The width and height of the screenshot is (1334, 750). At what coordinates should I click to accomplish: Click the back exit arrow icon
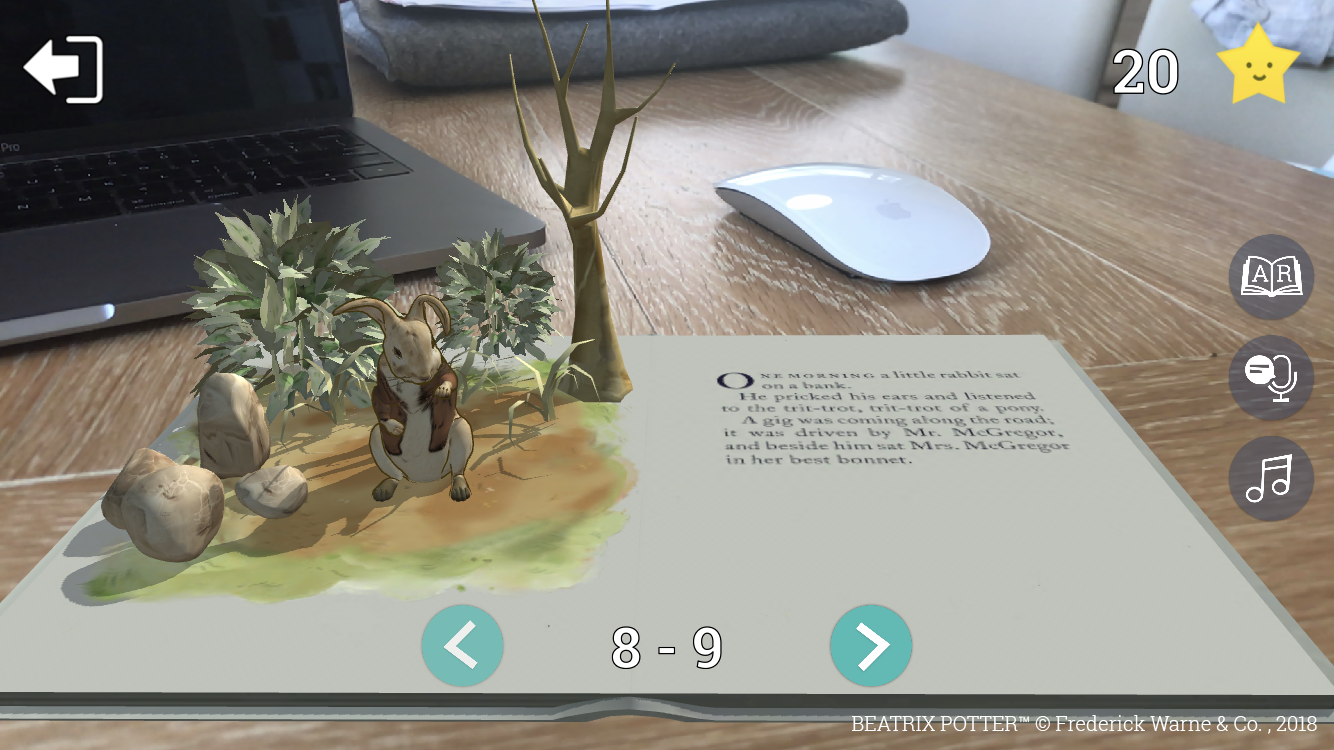(63, 68)
